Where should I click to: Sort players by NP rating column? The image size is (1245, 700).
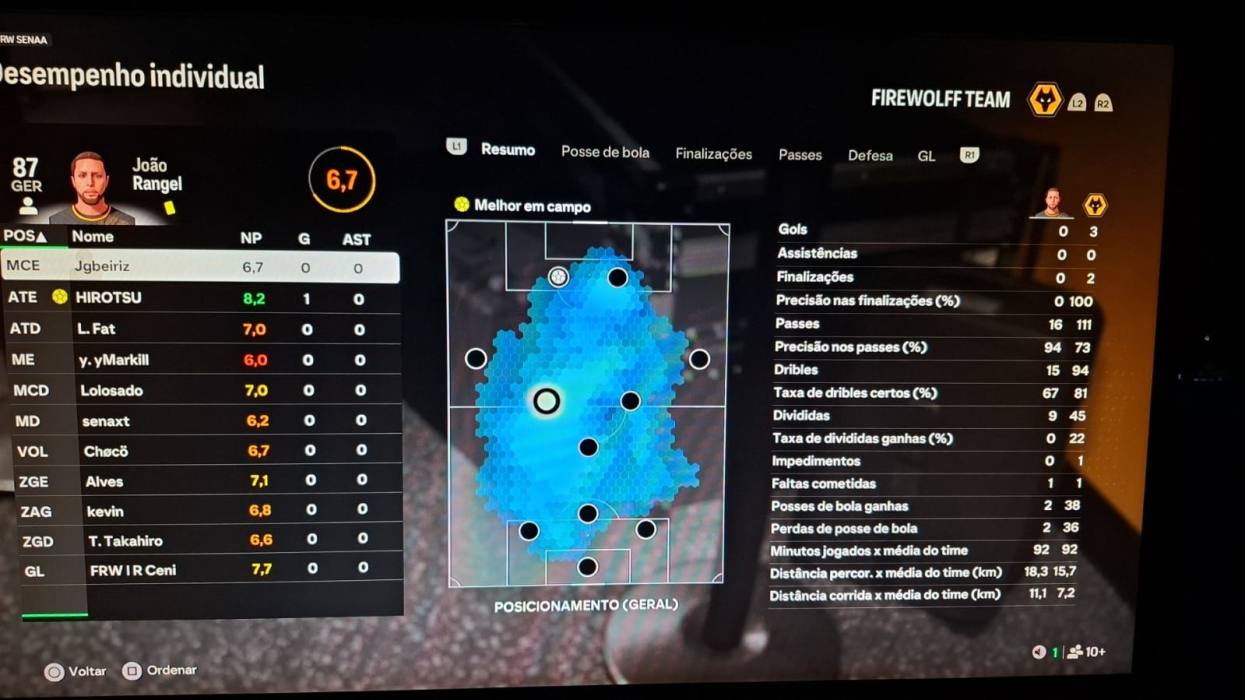250,239
